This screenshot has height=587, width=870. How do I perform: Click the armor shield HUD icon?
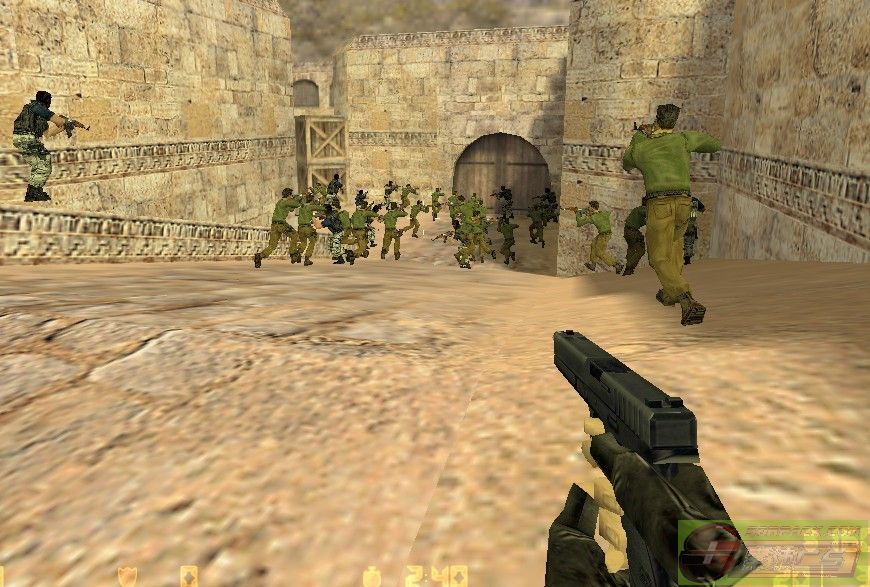(128, 577)
